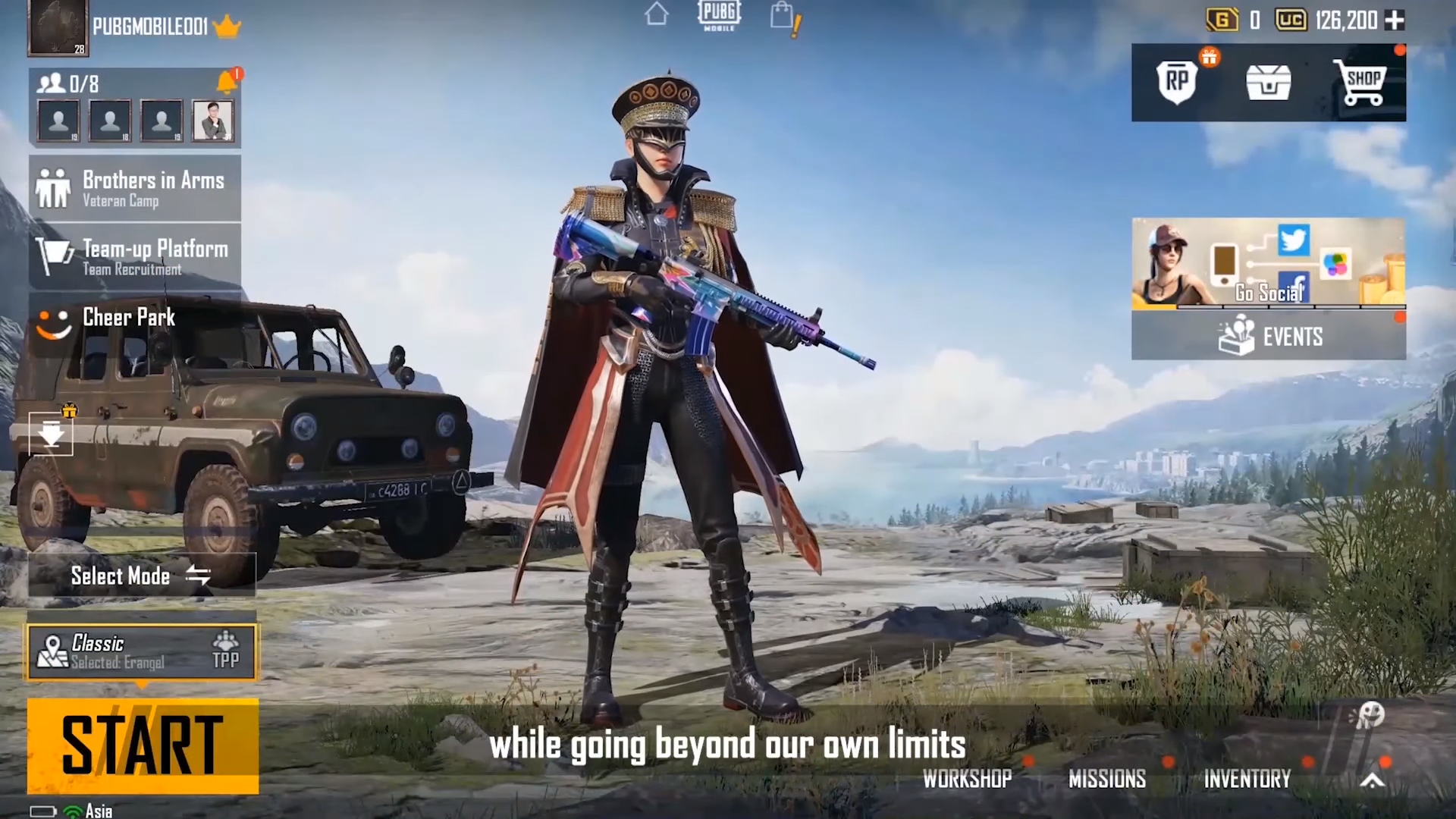Select the friend with the portrait photo
Image resolution: width=1456 pixels, height=819 pixels.
[x=212, y=121]
